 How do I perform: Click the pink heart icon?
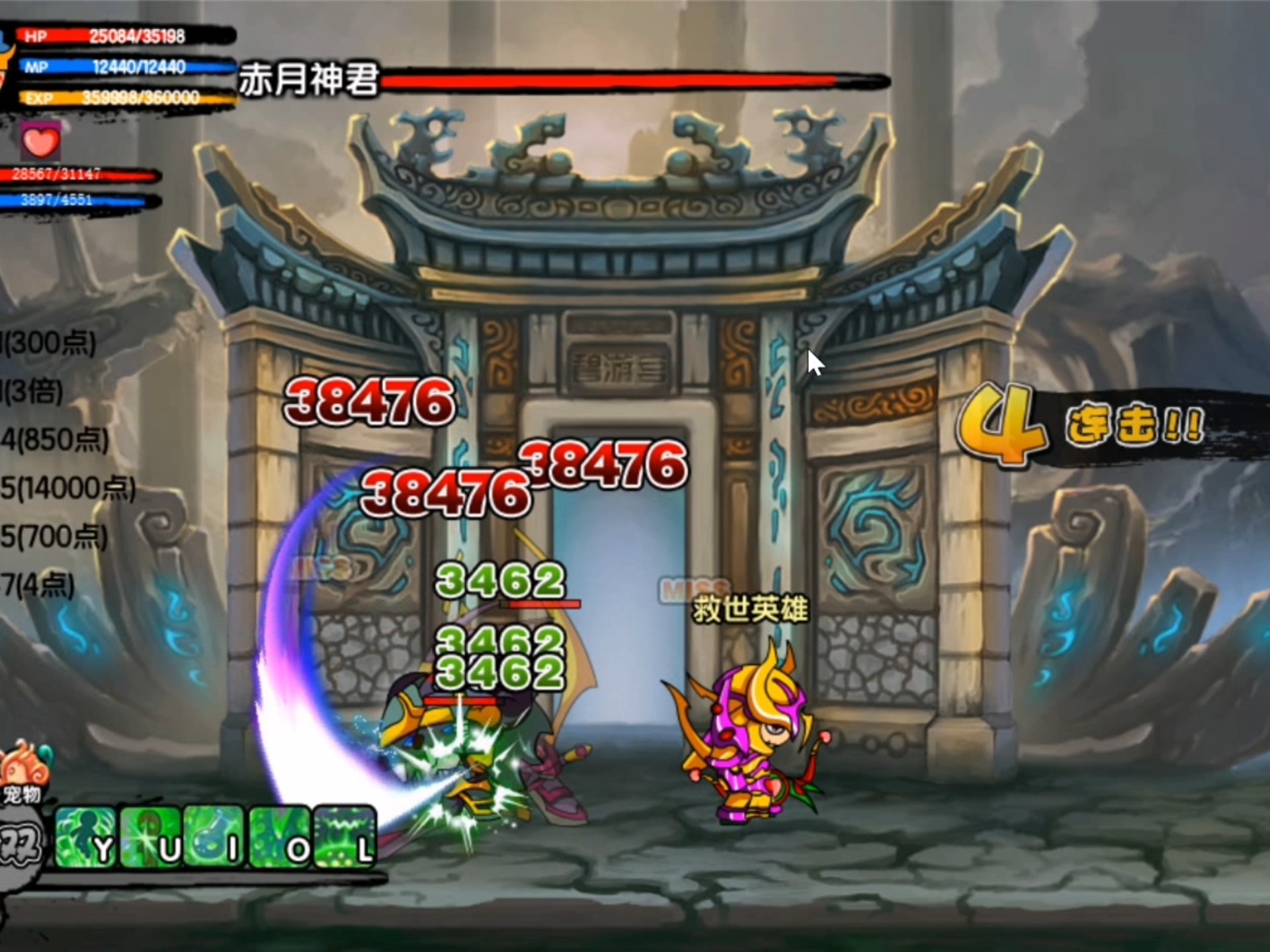[x=40, y=141]
